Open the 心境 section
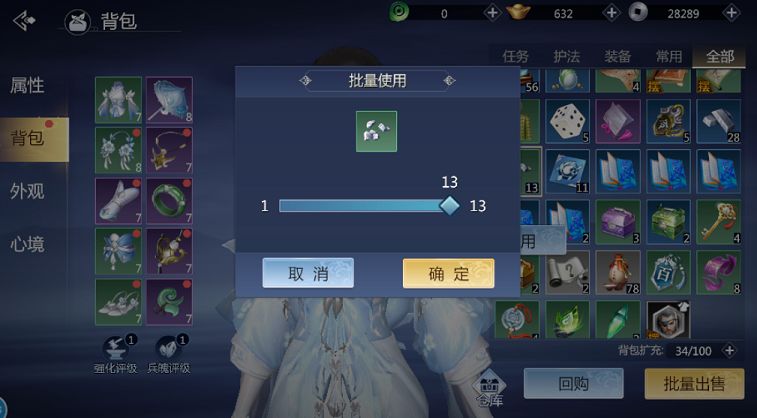 tap(27, 243)
